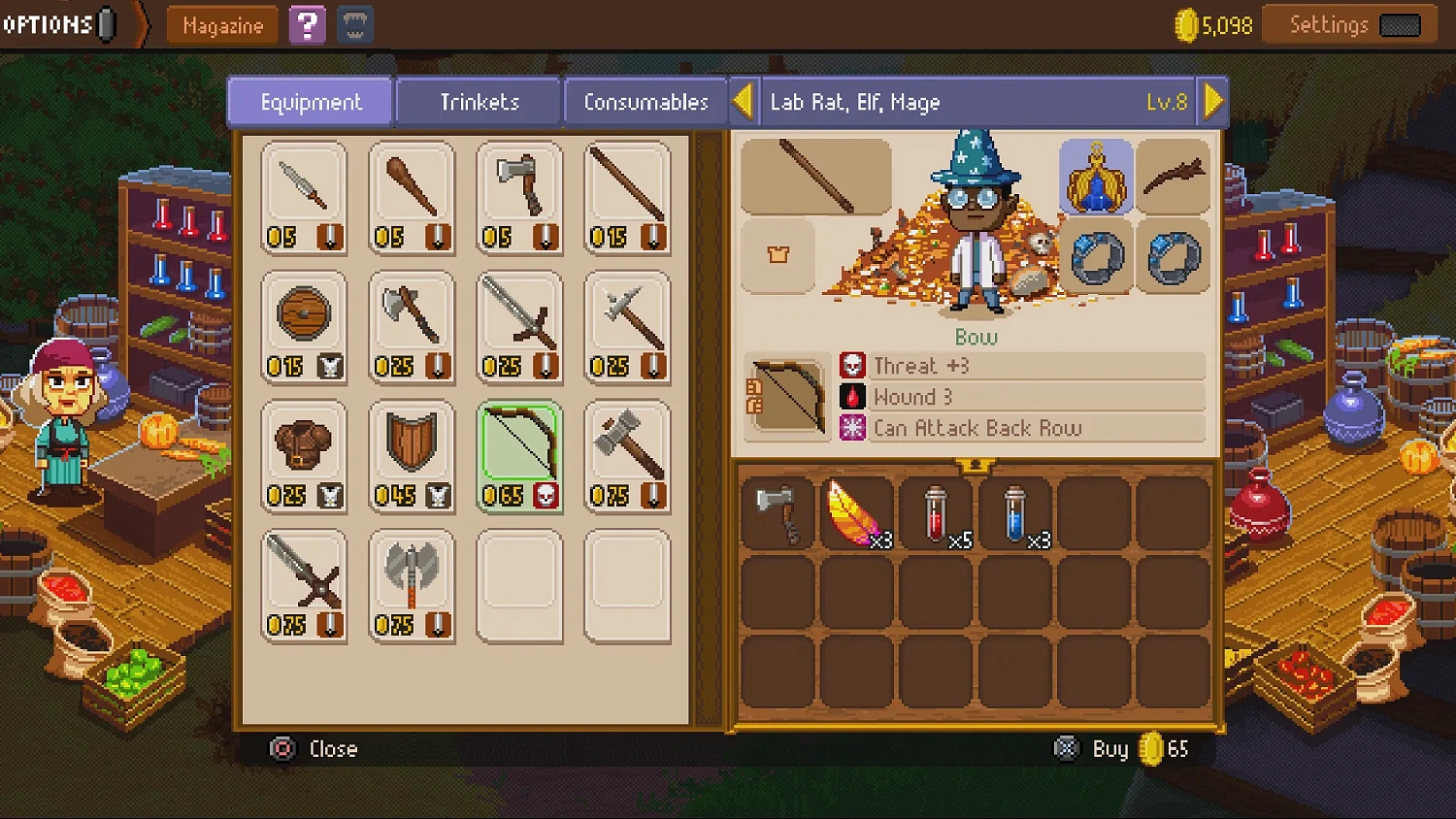Select the blue amulet equipment slot

[x=1097, y=177]
